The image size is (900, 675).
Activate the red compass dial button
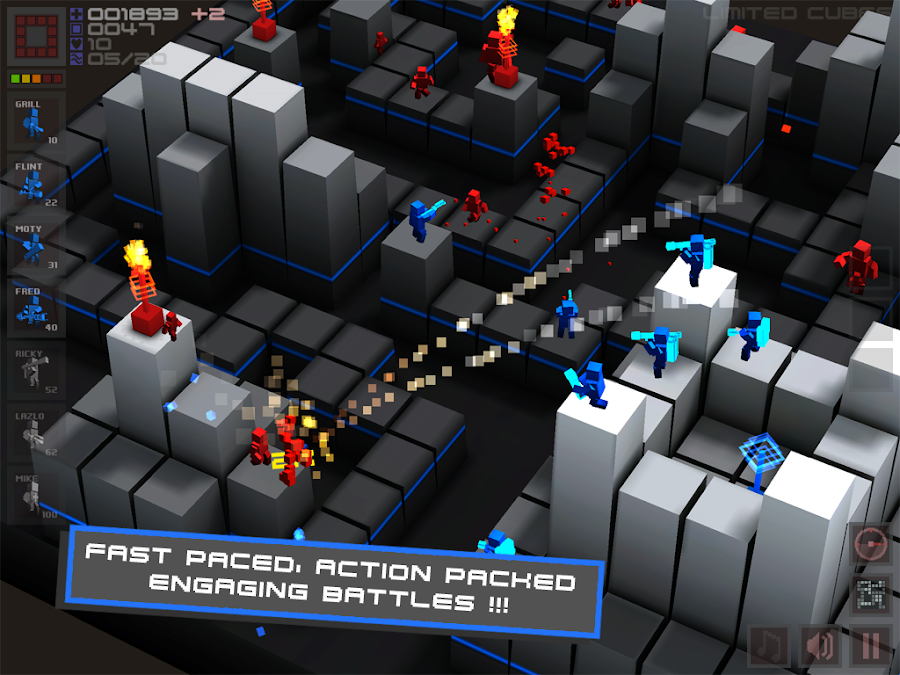pos(870,545)
